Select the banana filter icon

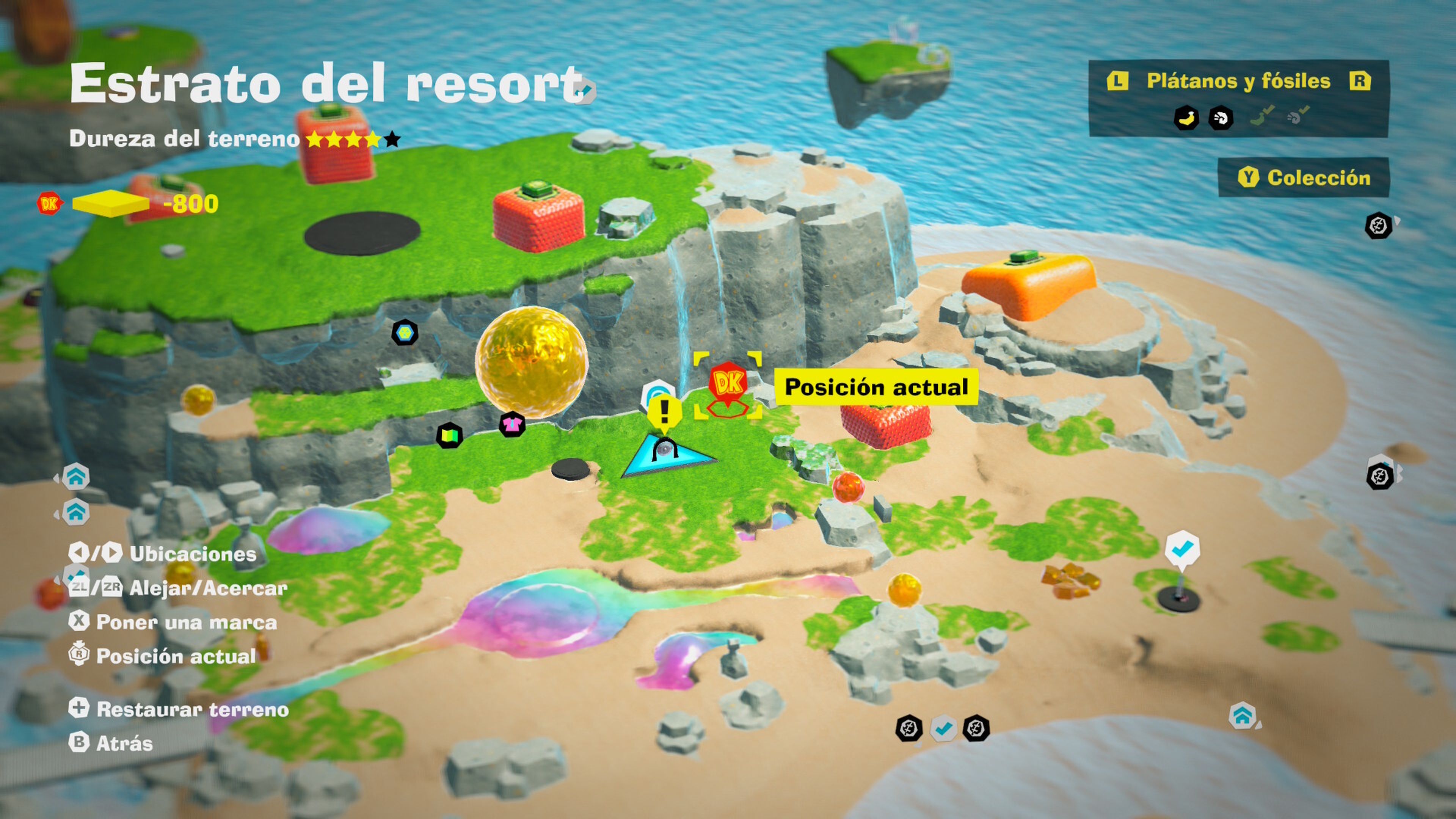[x=1186, y=118]
